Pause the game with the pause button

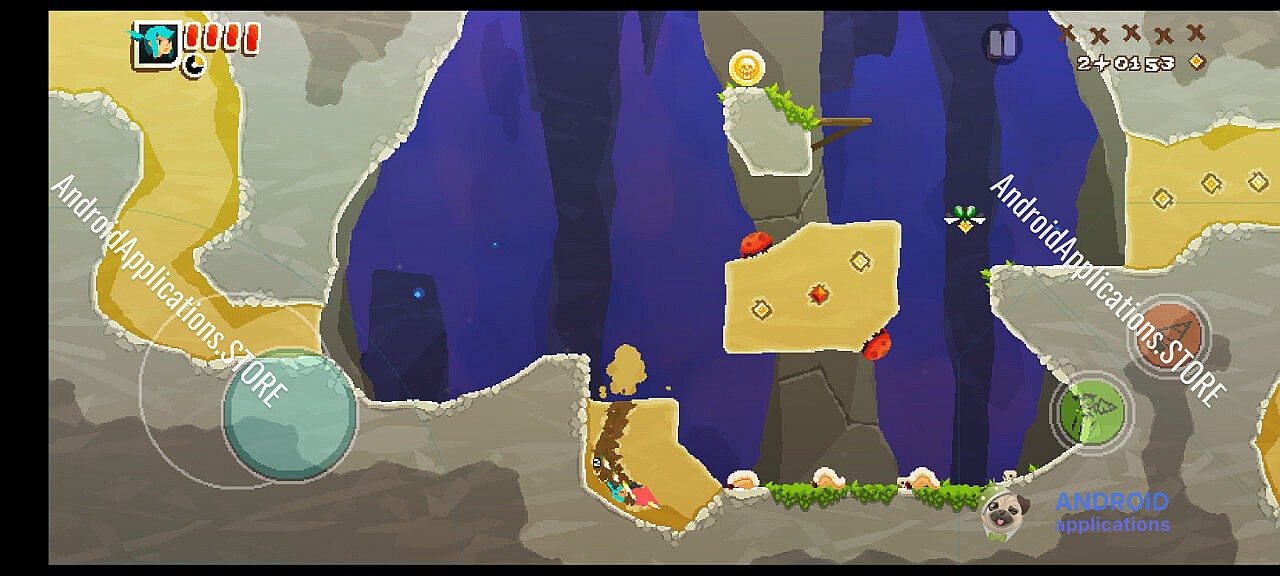[1002, 44]
